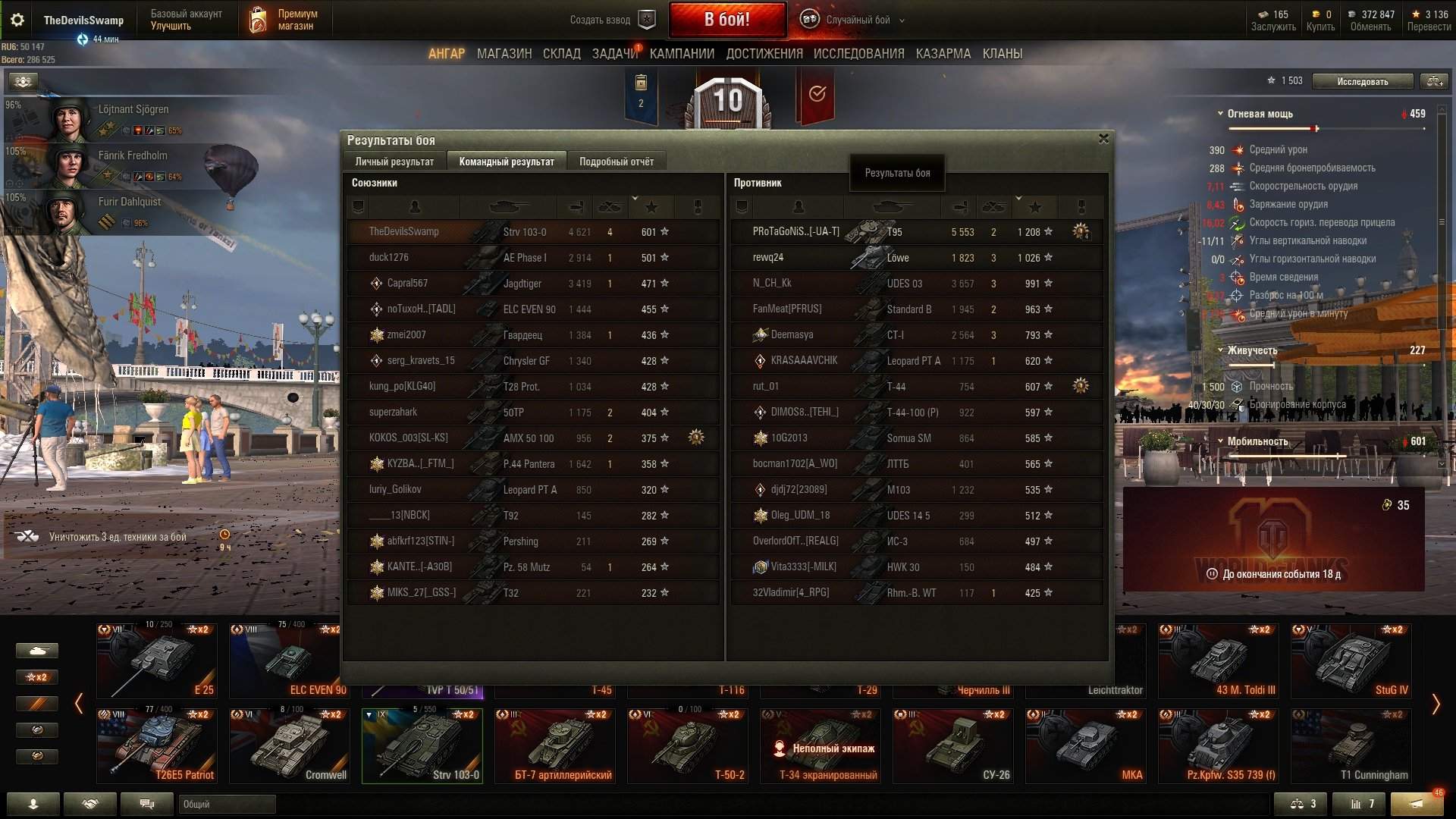Click the Общий chat channel field
Viewport: 1456px width, 819px height.
[227, 804]
